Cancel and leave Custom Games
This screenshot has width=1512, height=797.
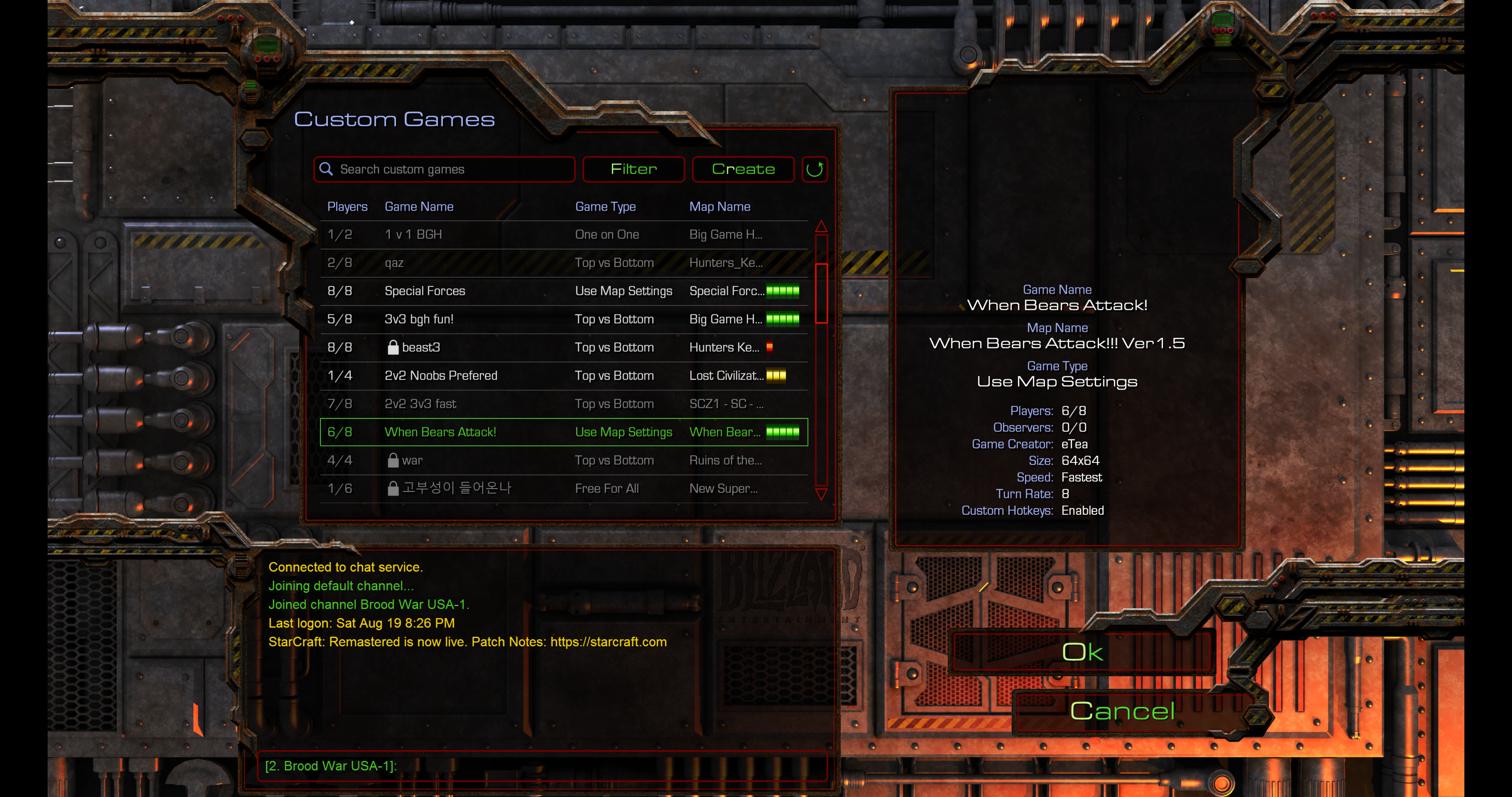tap(1122, 711)
